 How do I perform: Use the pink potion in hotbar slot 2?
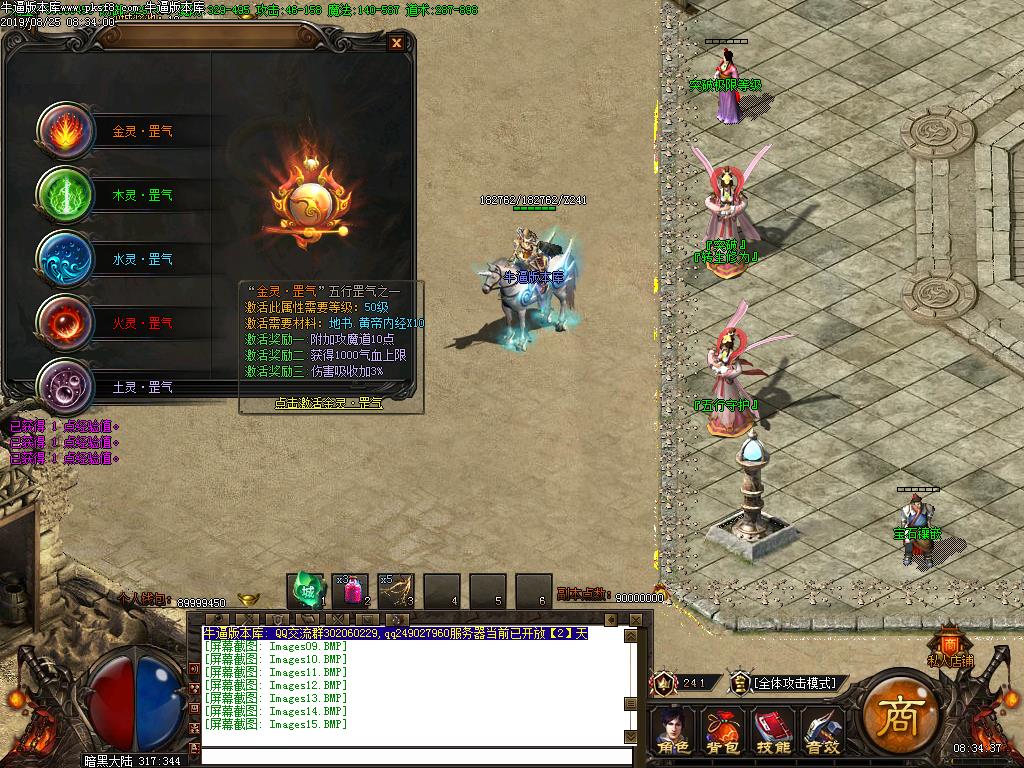click(x=351, y=591)
